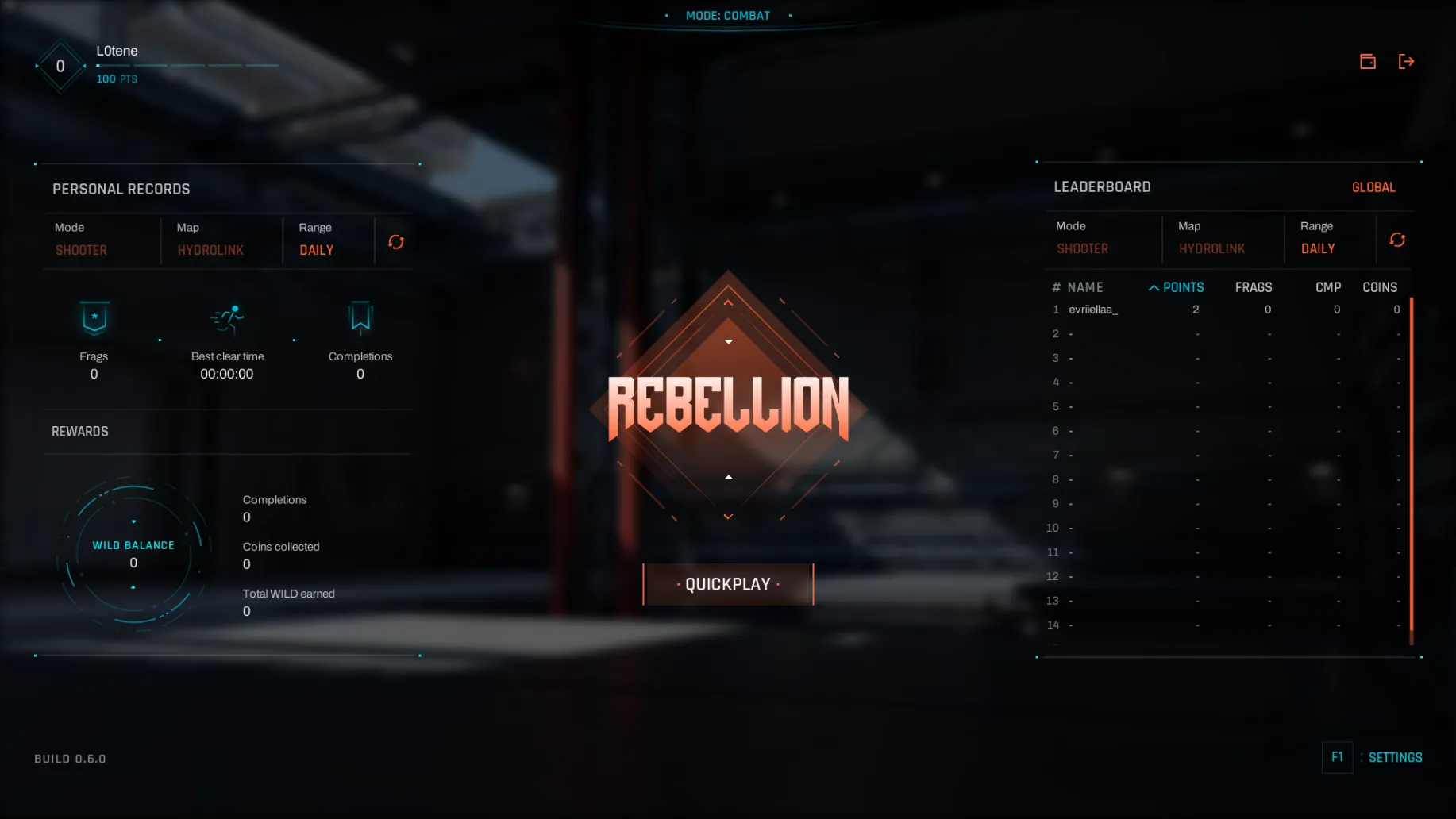Change the Personal Records Range DAILY
This screenshot has width=1456, height=819.
coord(316,250)
